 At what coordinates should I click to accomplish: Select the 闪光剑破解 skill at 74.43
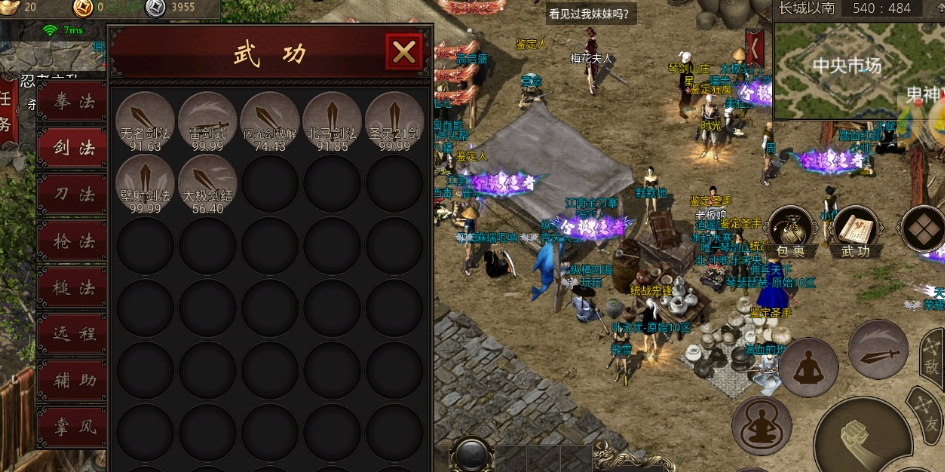pyautogui.click(x=269, y=121)
